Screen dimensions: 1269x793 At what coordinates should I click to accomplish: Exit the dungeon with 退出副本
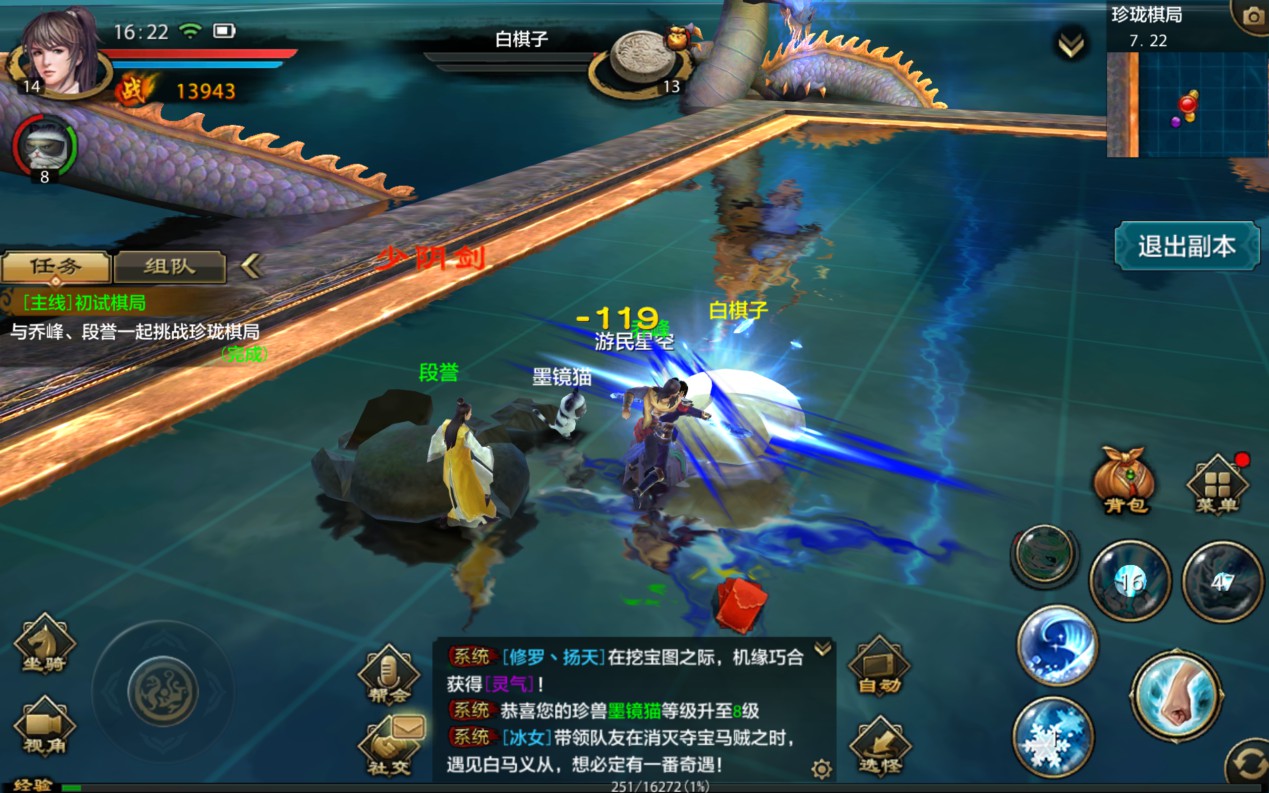1186,246
